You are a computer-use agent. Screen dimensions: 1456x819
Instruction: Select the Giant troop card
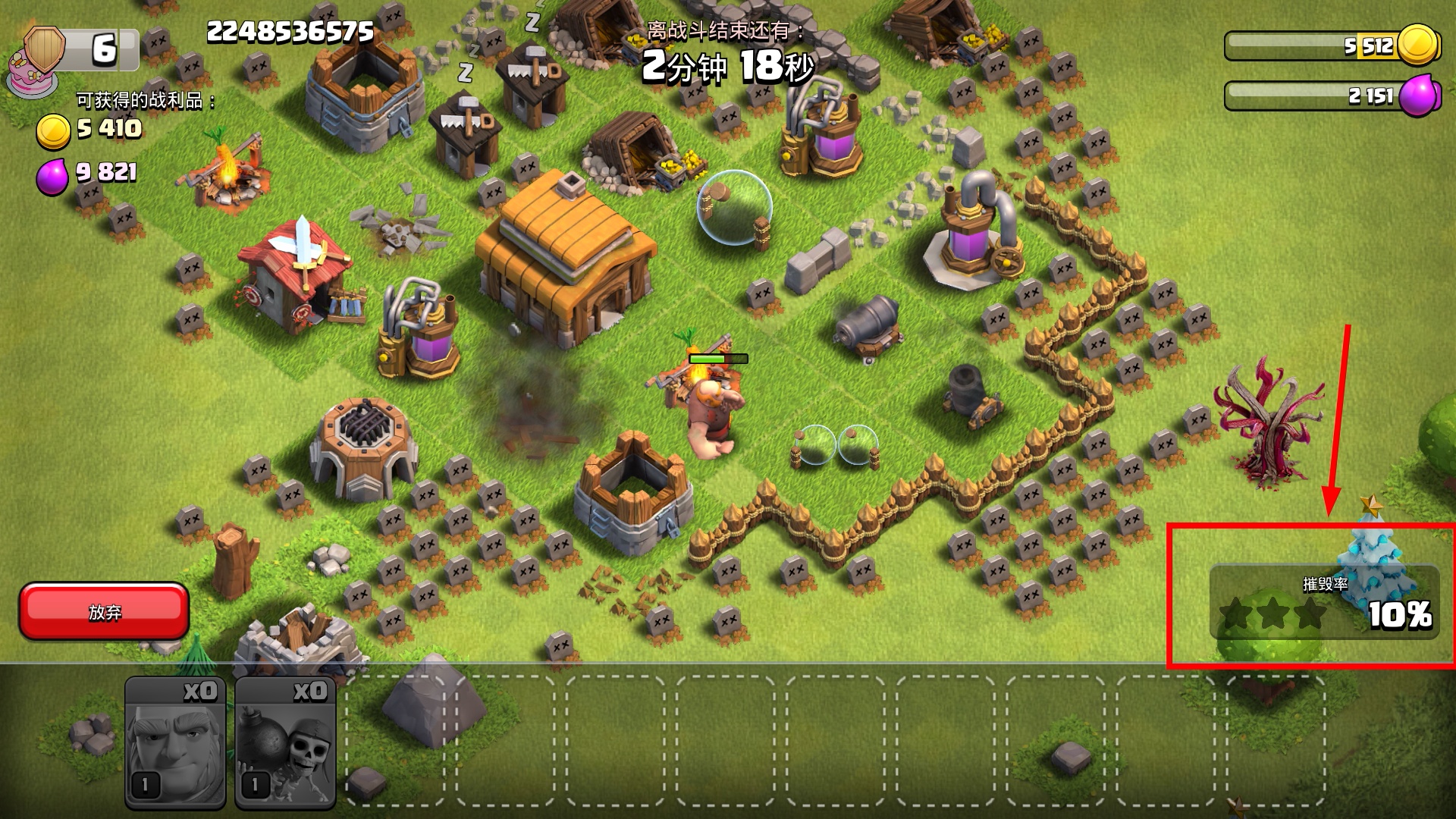point(175,742)
